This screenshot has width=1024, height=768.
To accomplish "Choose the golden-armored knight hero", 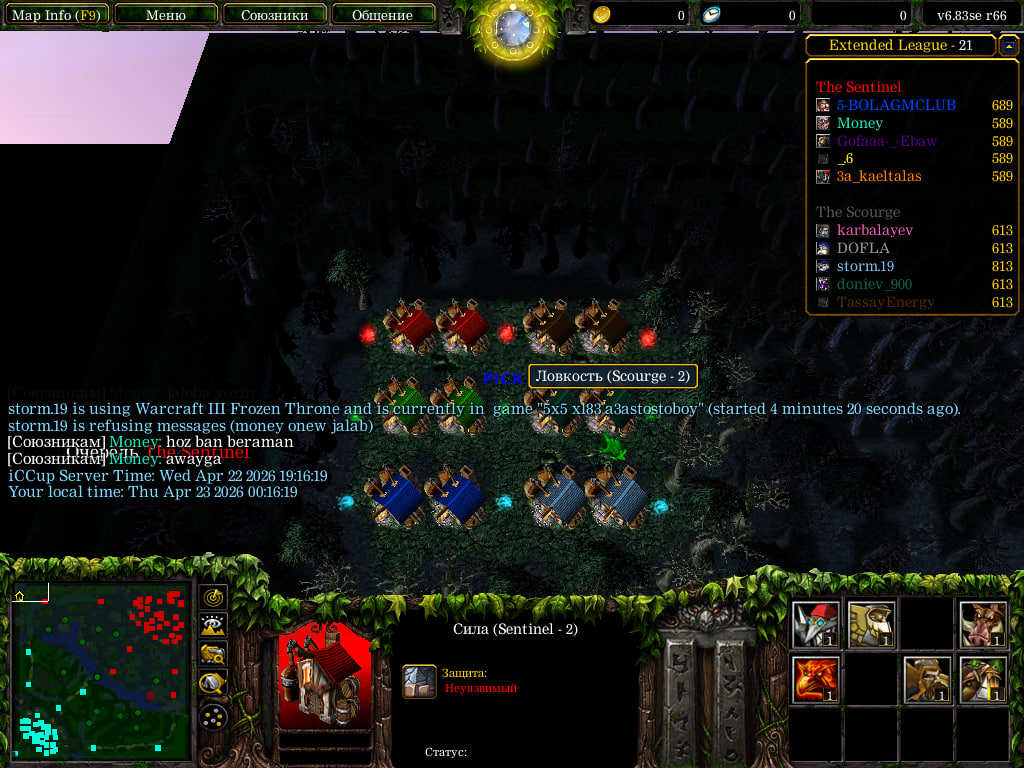I will 871,625.
